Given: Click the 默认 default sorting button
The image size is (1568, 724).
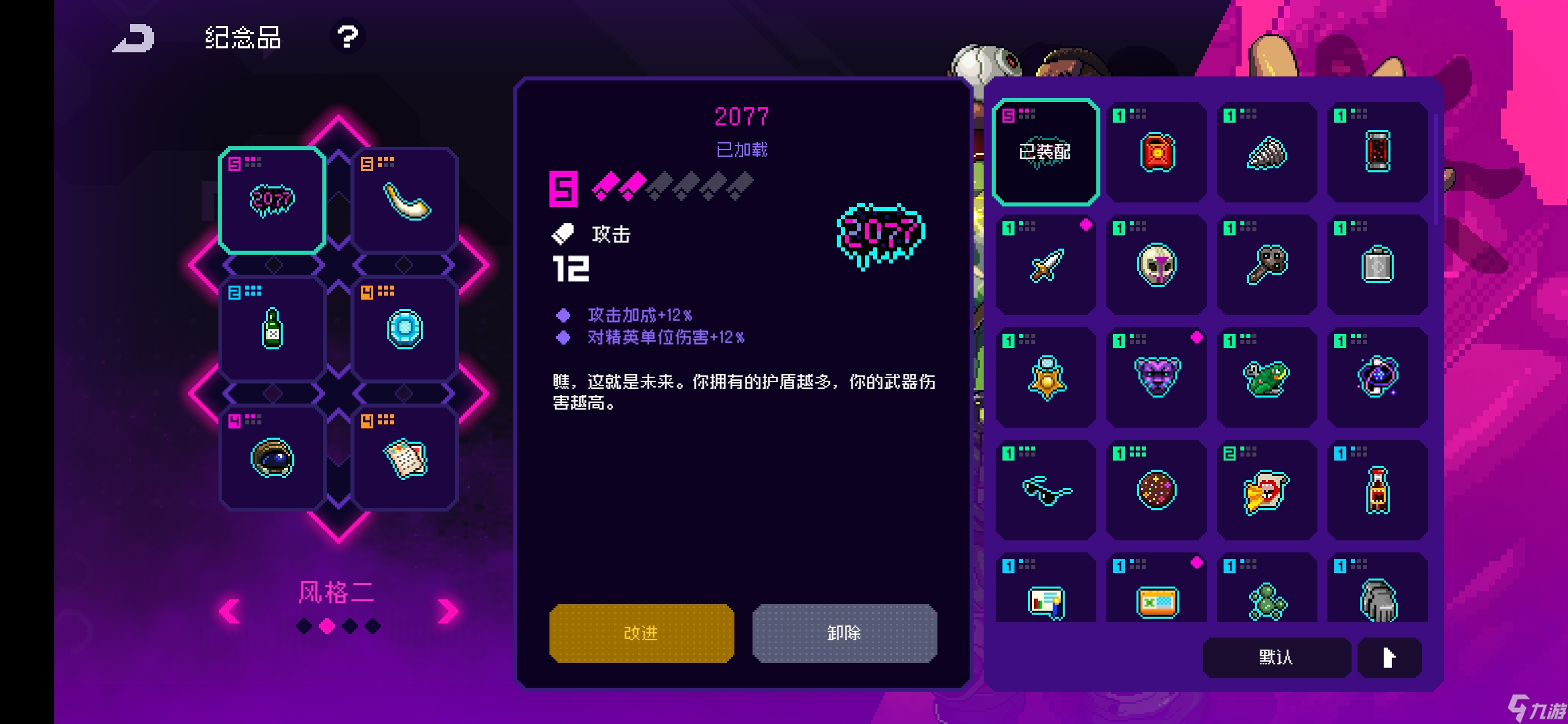Looking at the screenshot, I should (x=1275, y=658).
